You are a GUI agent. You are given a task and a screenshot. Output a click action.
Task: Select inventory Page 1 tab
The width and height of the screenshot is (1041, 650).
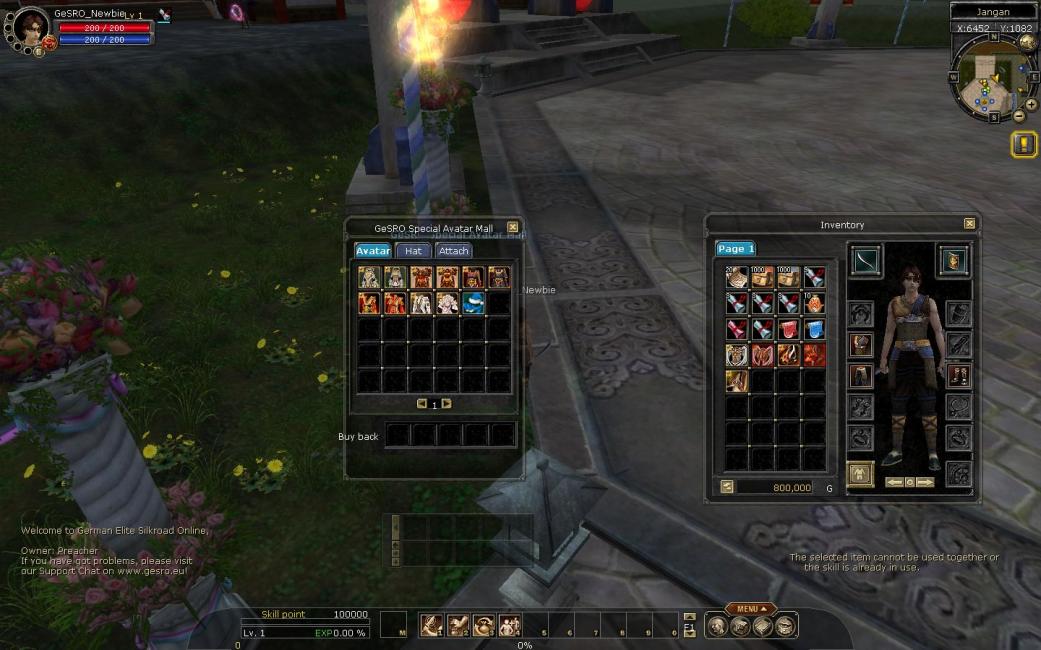click(735, 249)
